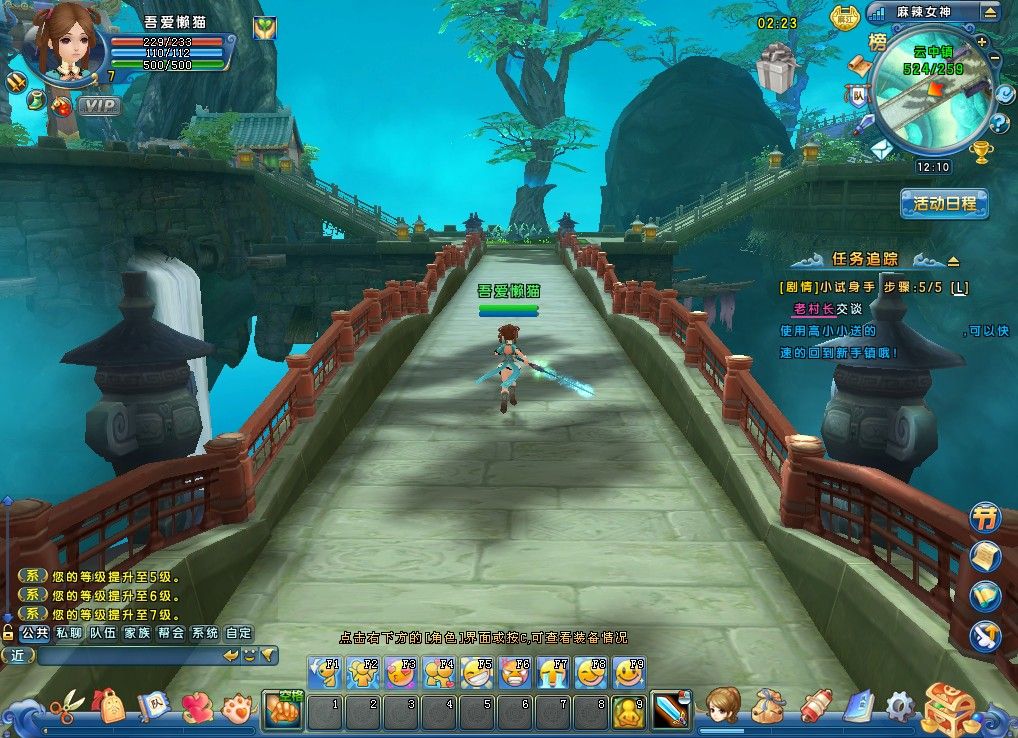Open the 榜 ranking list
1018x738 pixels.
878,42
